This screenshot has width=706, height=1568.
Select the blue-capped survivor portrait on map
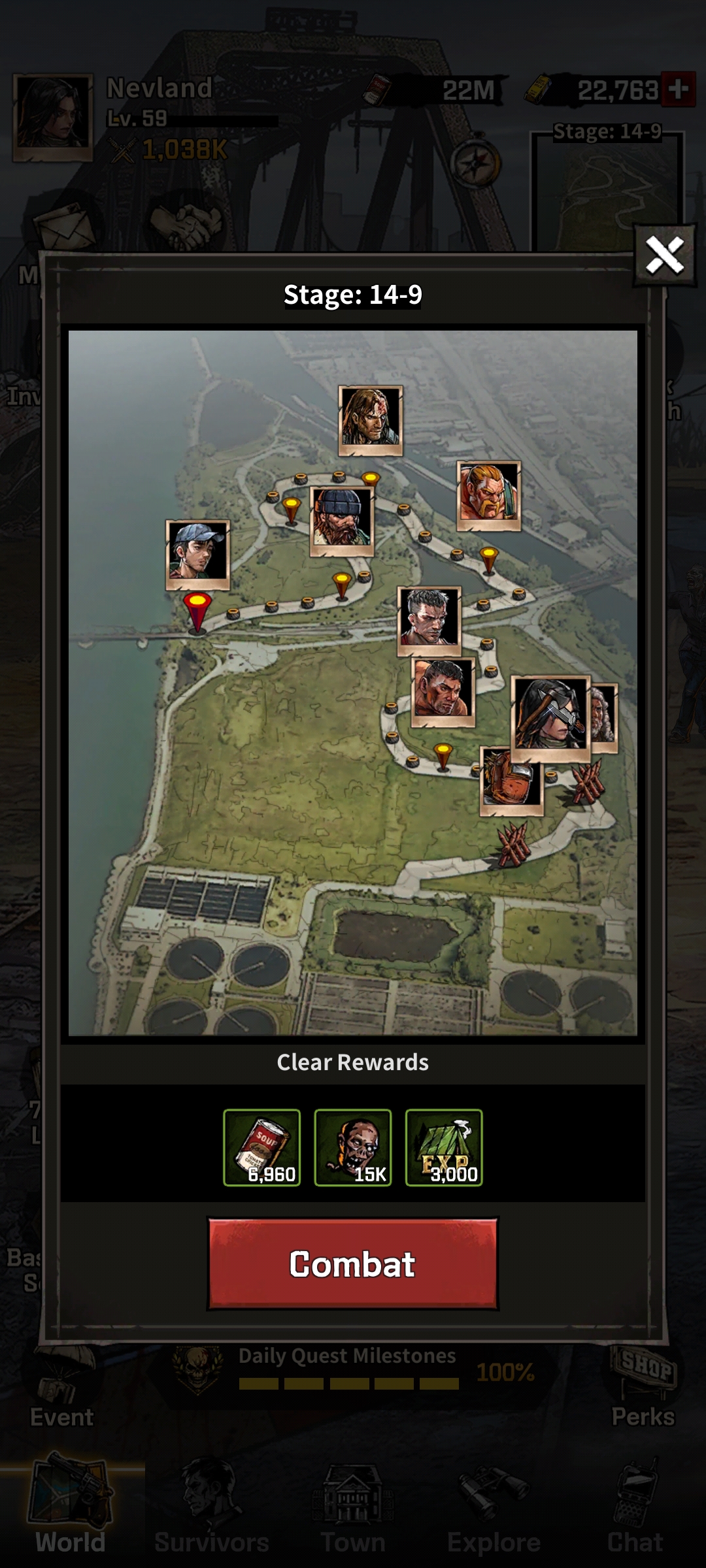[197, 554]
